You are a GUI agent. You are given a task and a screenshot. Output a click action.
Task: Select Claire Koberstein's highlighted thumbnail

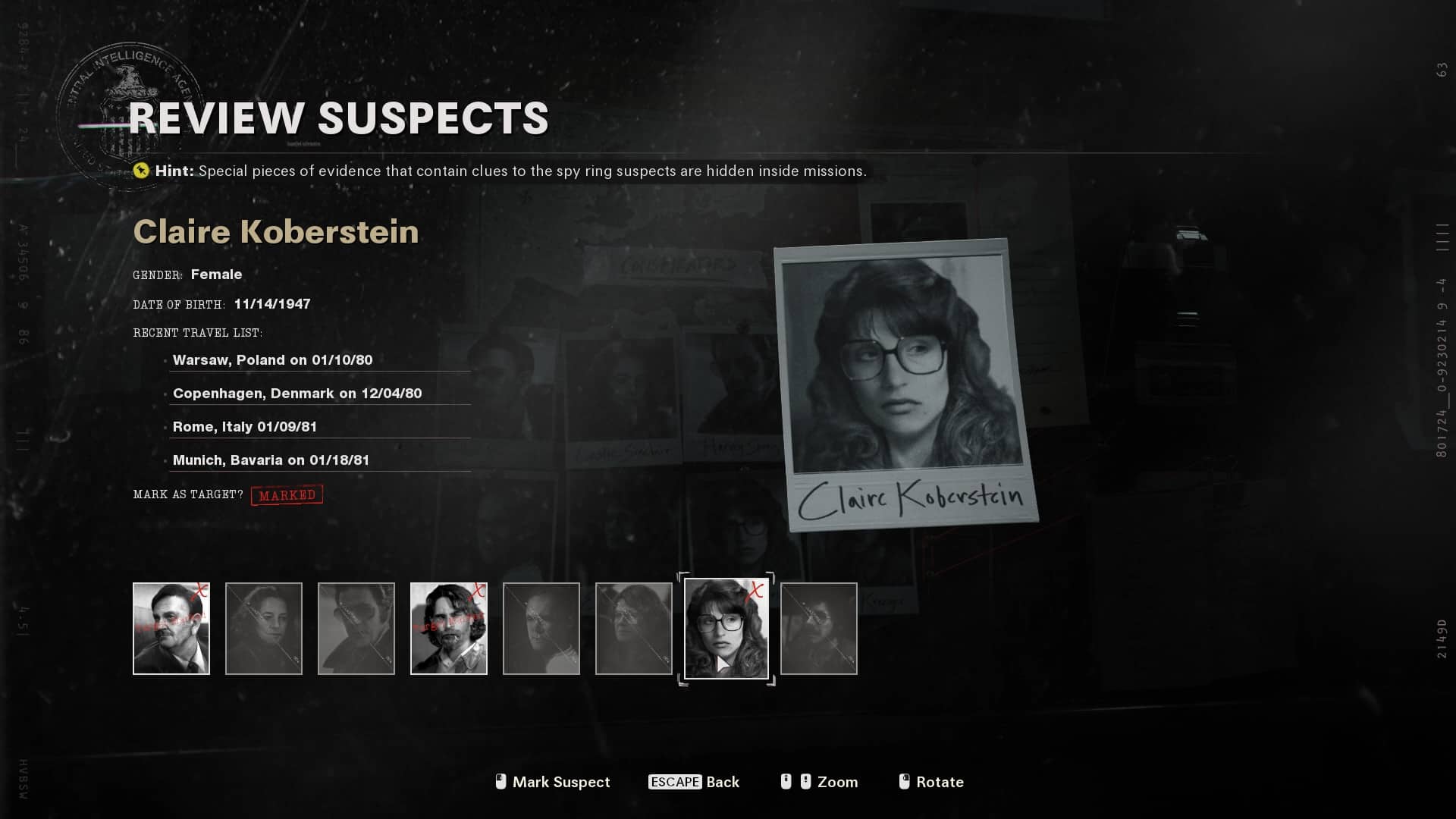click(x=726, y=628)
